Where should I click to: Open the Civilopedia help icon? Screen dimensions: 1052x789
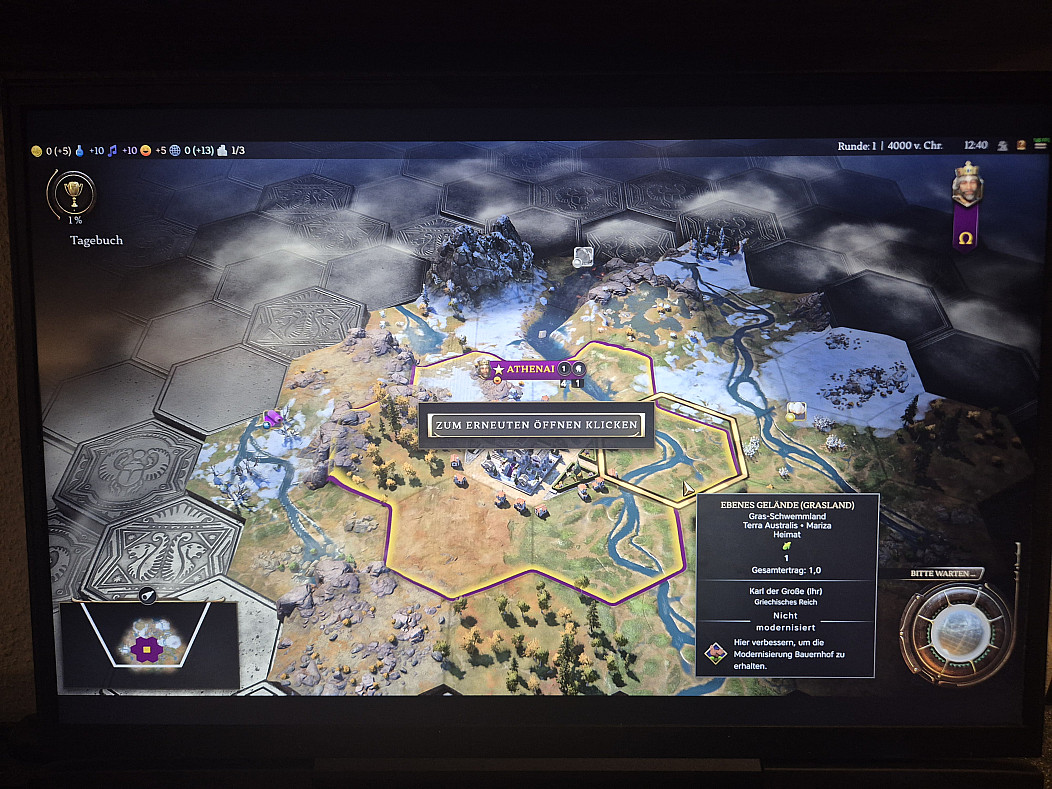point(1022,145)
